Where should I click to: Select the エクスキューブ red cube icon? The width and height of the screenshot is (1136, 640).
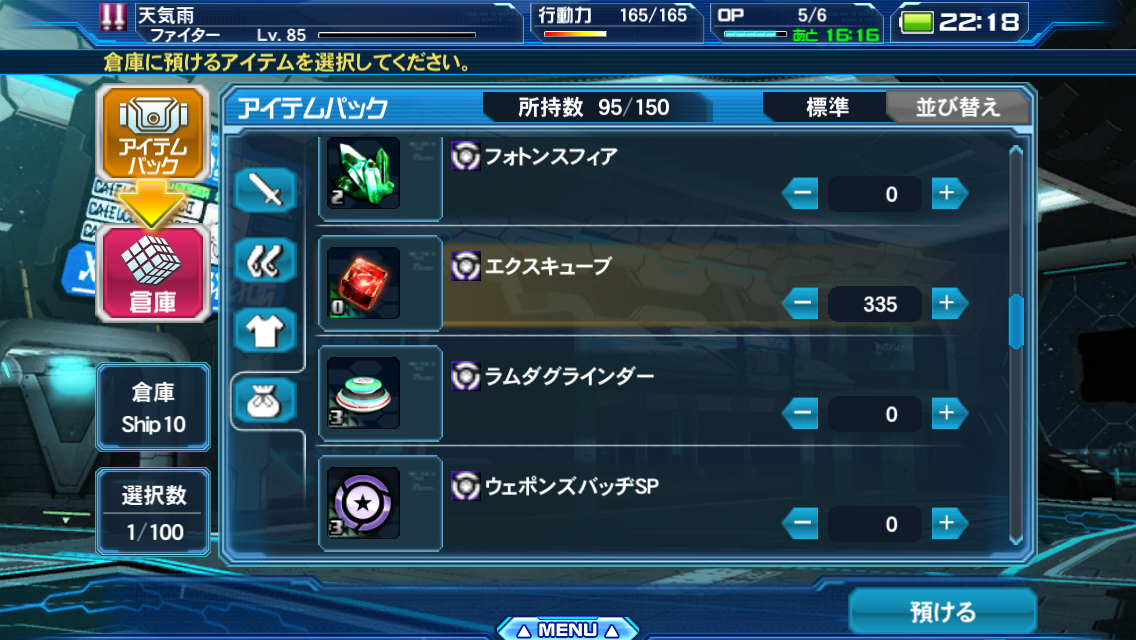(364, 283)
